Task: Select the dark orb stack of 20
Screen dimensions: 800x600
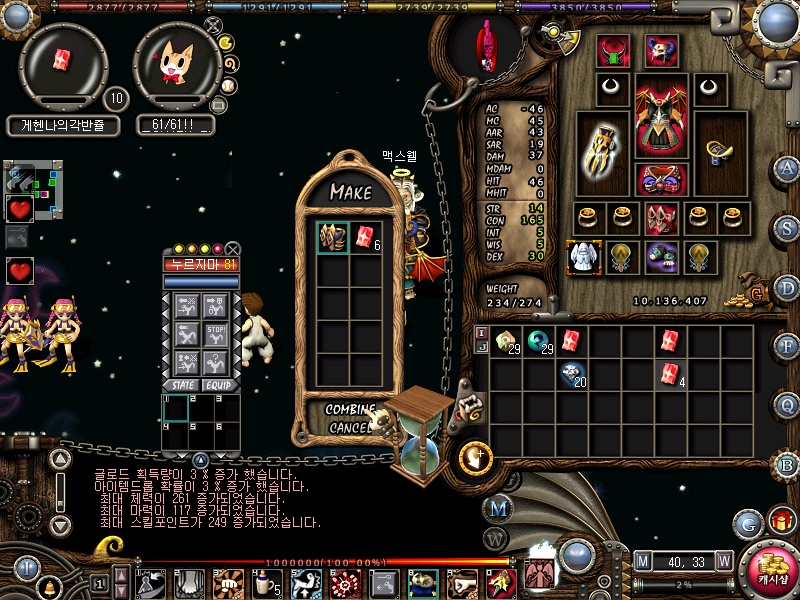Action: 572,374
